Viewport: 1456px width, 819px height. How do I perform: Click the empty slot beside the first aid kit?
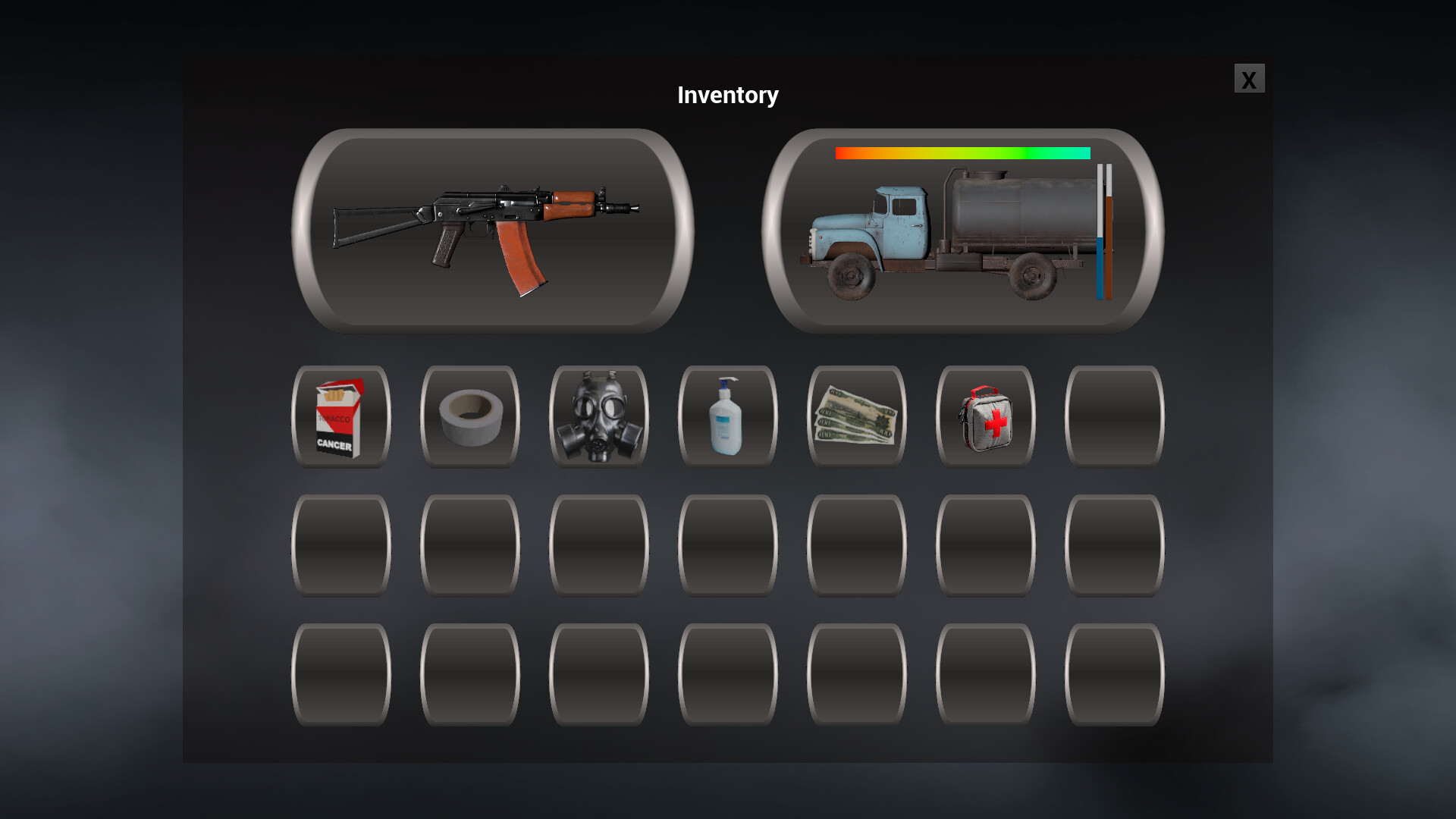[1115, 416]
